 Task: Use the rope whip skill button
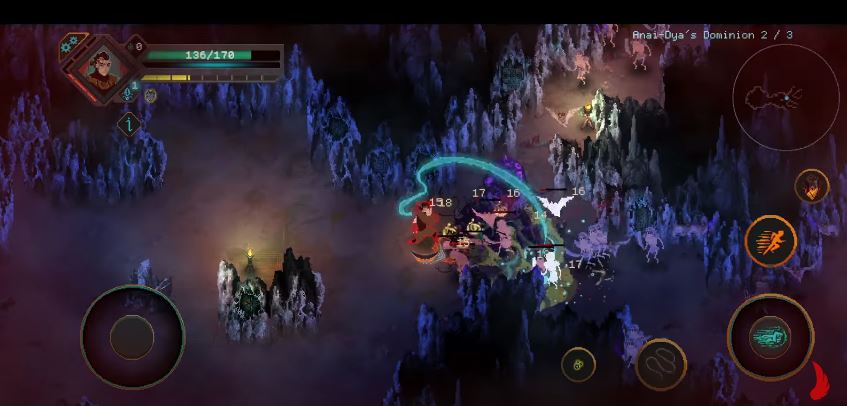[660, 364]
